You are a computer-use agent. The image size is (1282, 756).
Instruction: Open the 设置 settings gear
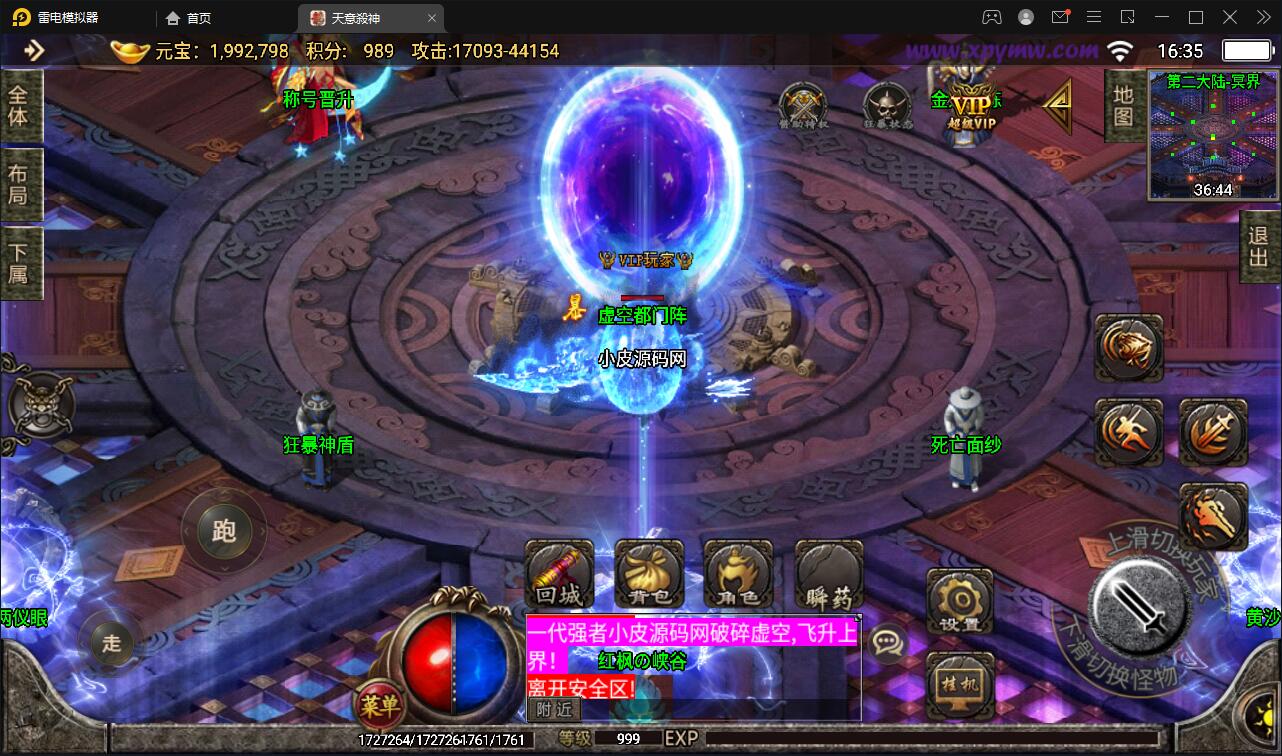click(x=960, y=600)
